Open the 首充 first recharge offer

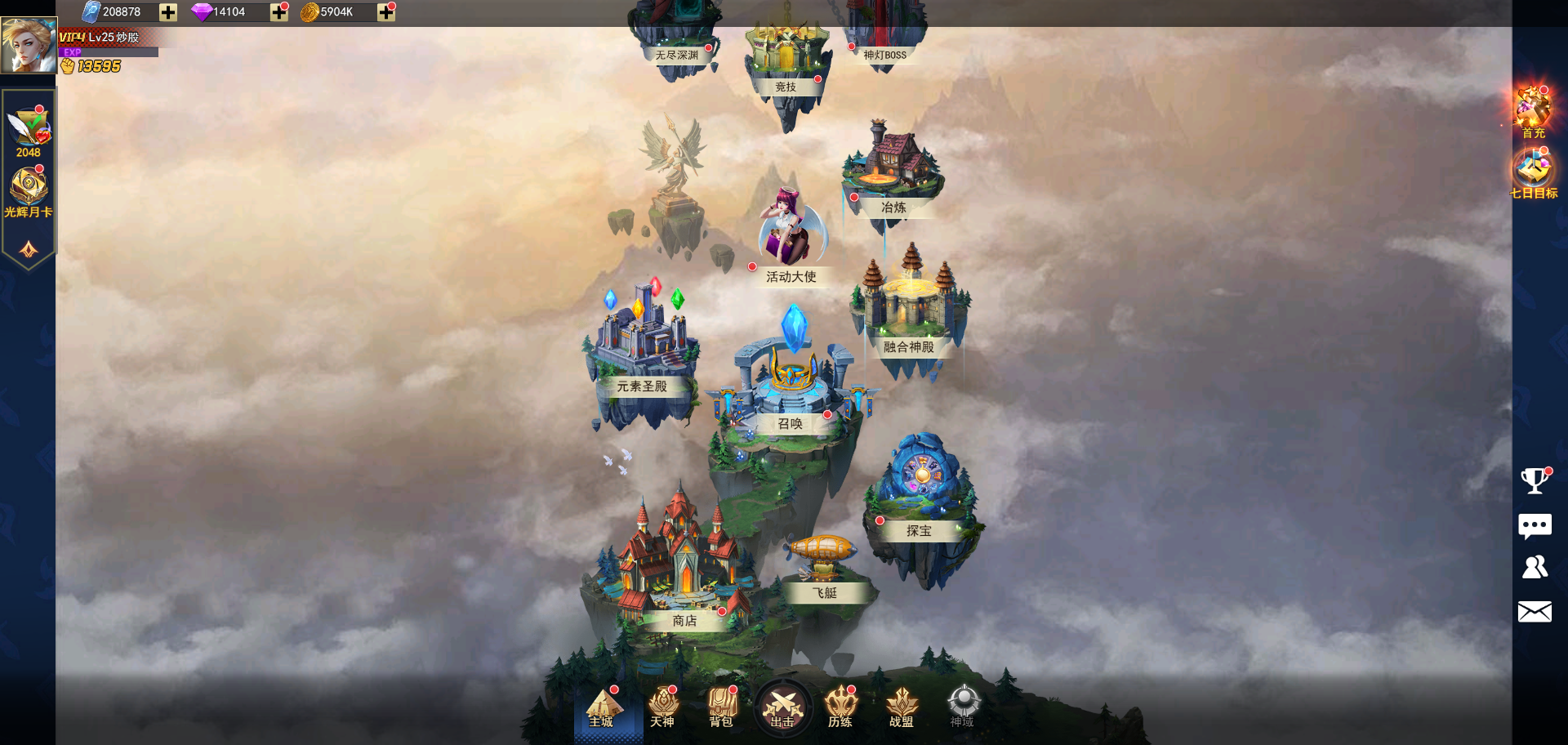point(1533,110)
